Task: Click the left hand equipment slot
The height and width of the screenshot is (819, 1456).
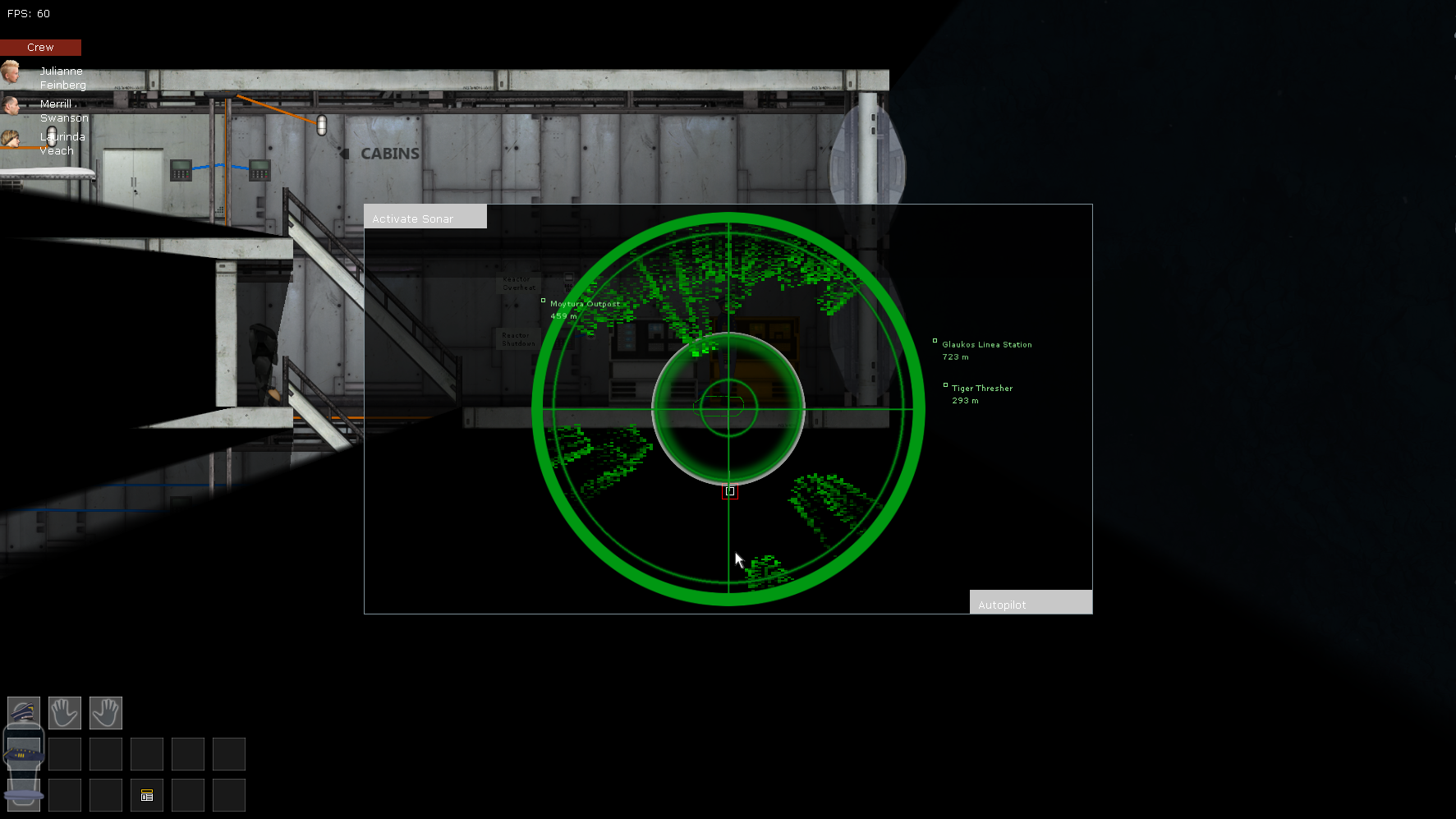Action: click(x=64, y=712)
